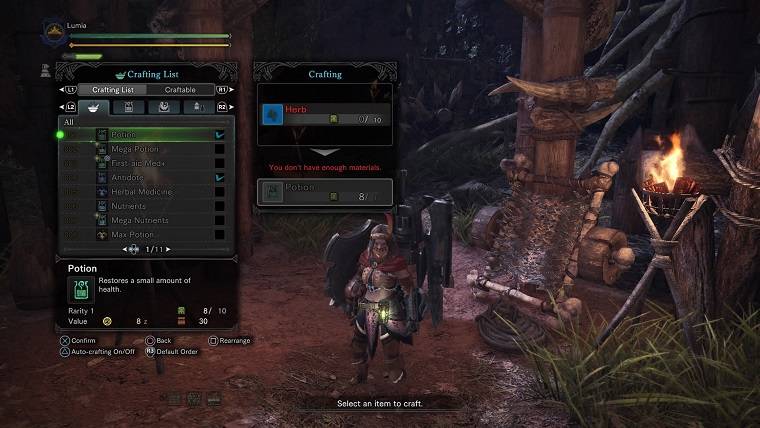Enable the Mega Potion auto-craft checkbox
Screen dimensions: 760x428
click(x=219, y=149)
